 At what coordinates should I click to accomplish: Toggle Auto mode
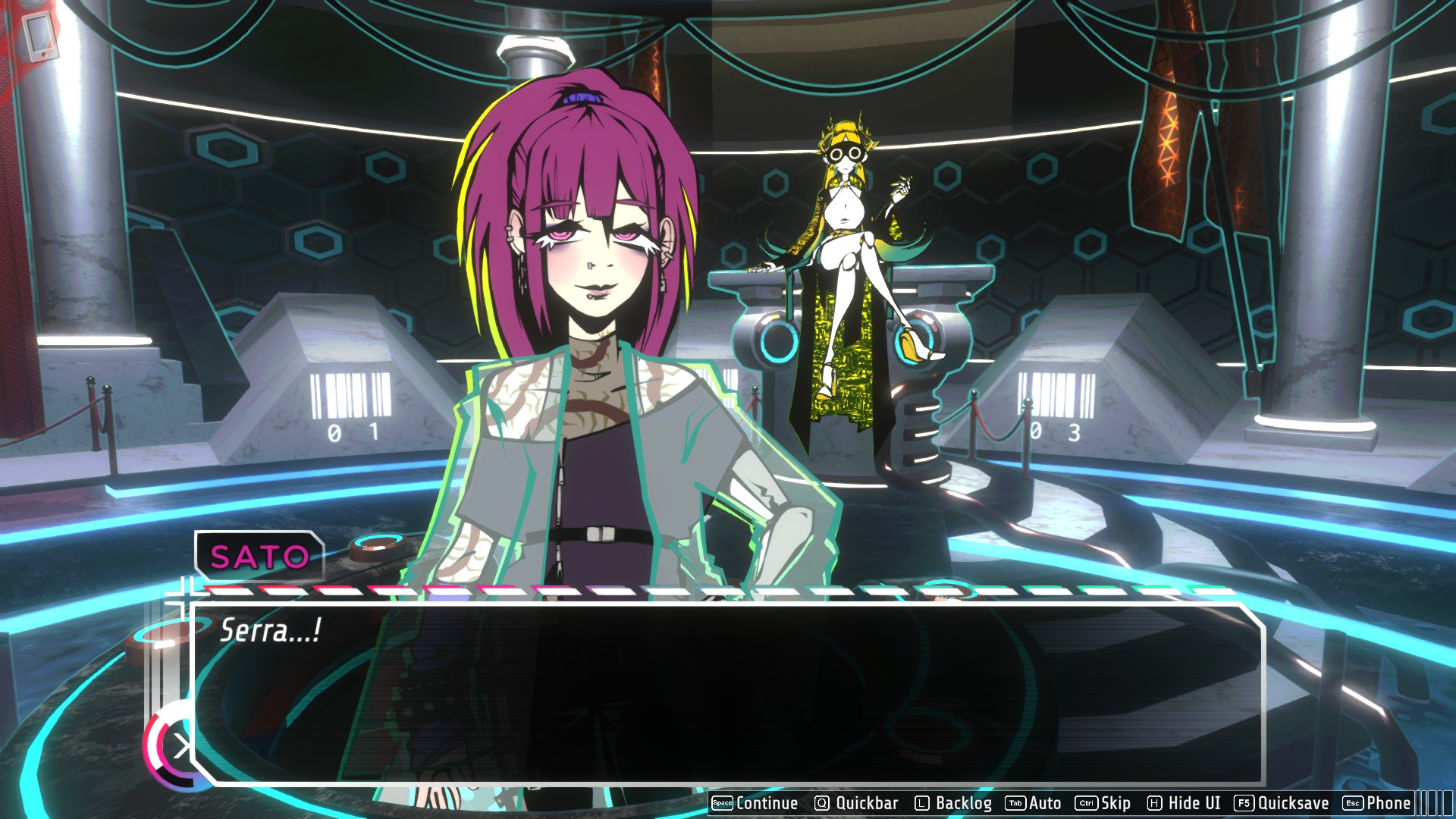pyautogui.click(x=1034, y=803)
